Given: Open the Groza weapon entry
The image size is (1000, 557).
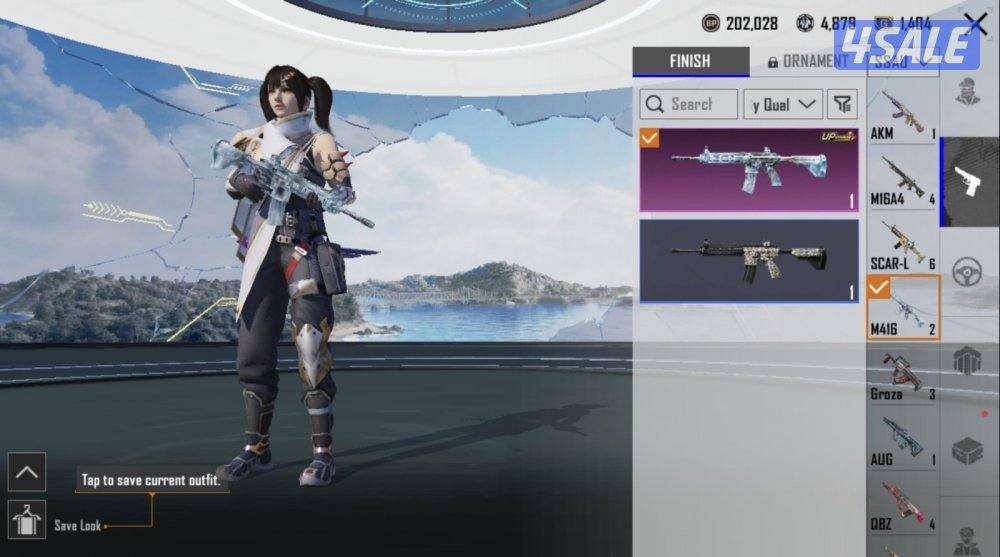Looking at the screenshot, I should coord(902,374).
